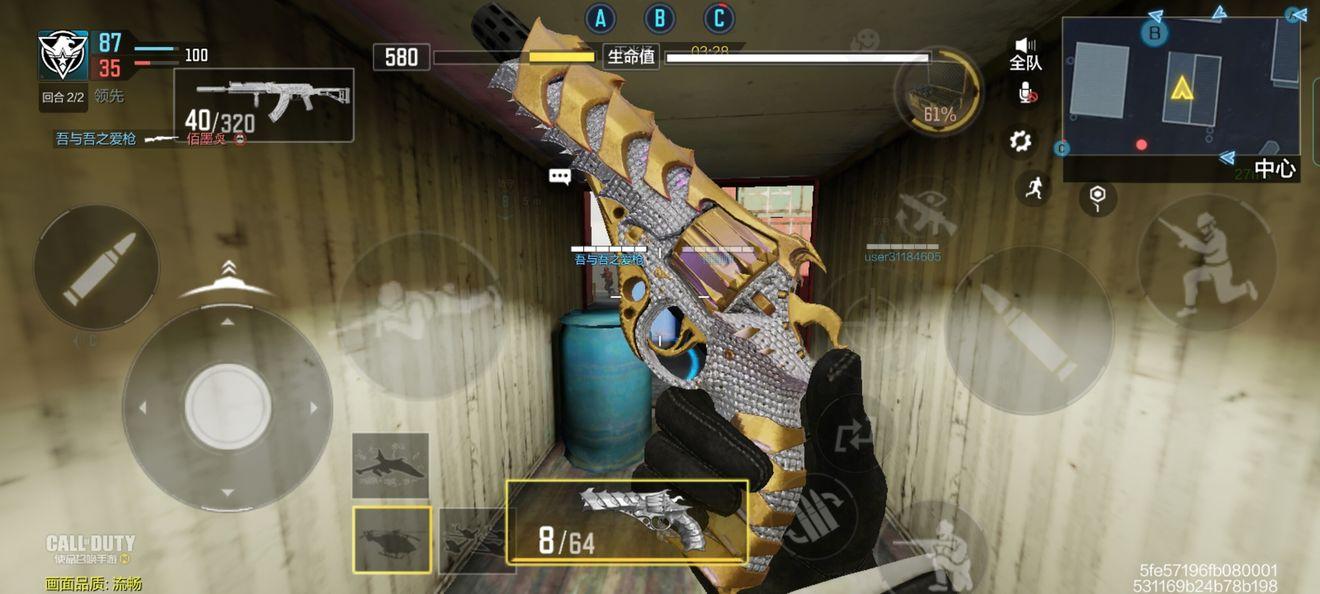Fire with the large right bullet button
The image size is (1320, 594).
click(x=1029, y=330)
